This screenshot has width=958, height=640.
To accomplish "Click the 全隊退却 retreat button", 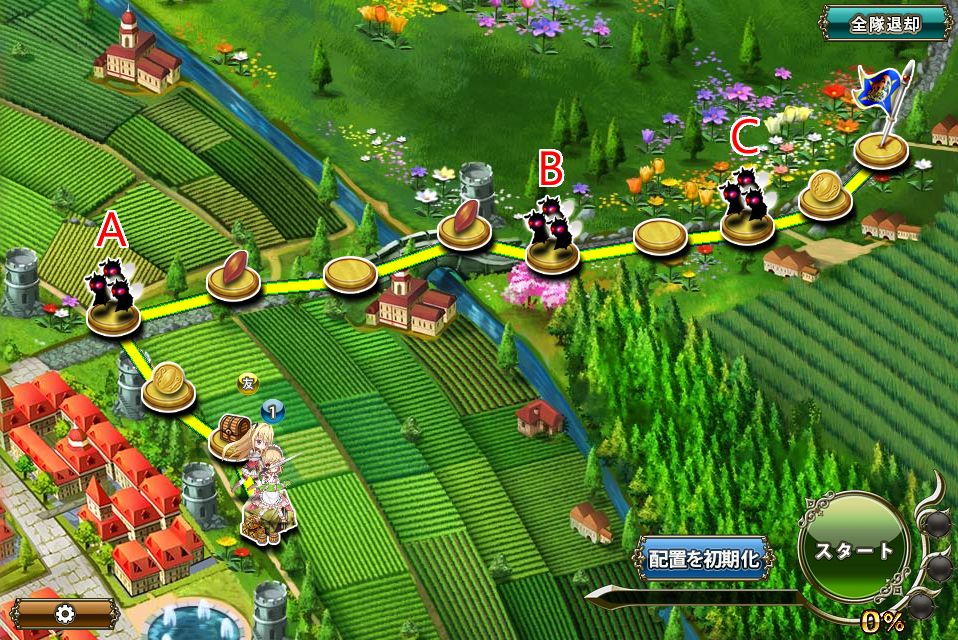I will tap(884, 23).
